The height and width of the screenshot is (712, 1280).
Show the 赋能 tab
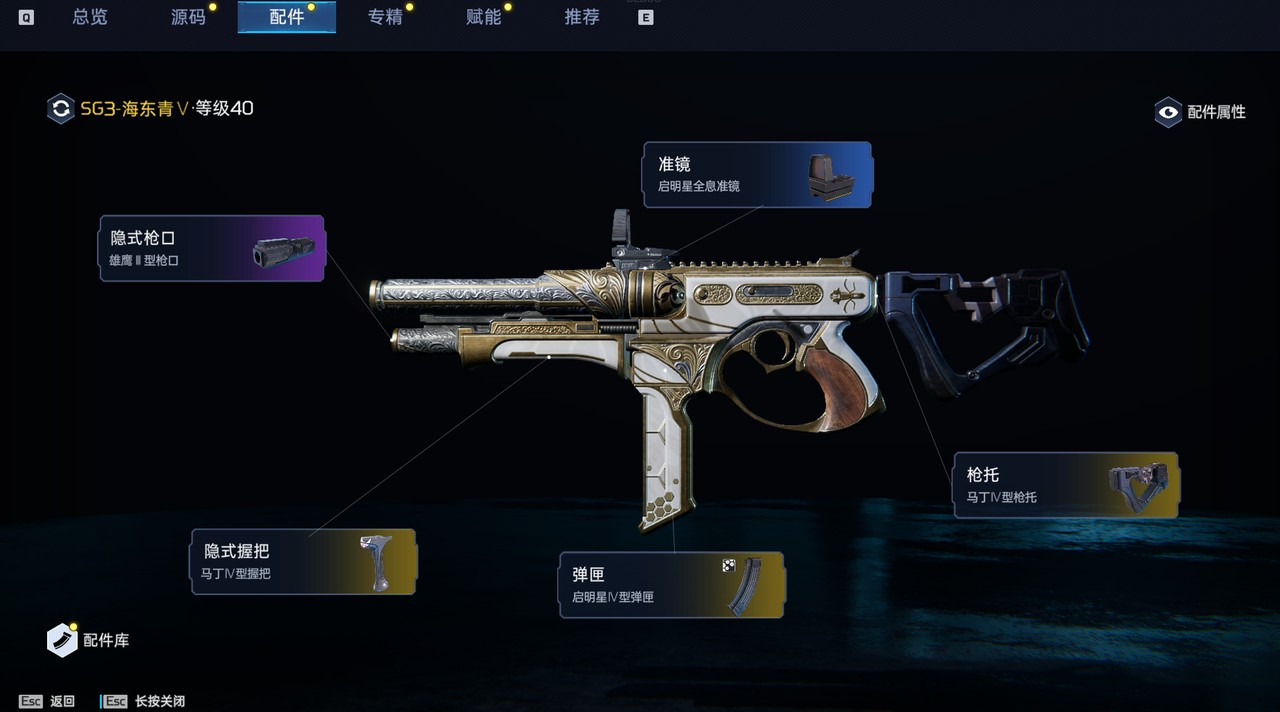coord(484,17)
